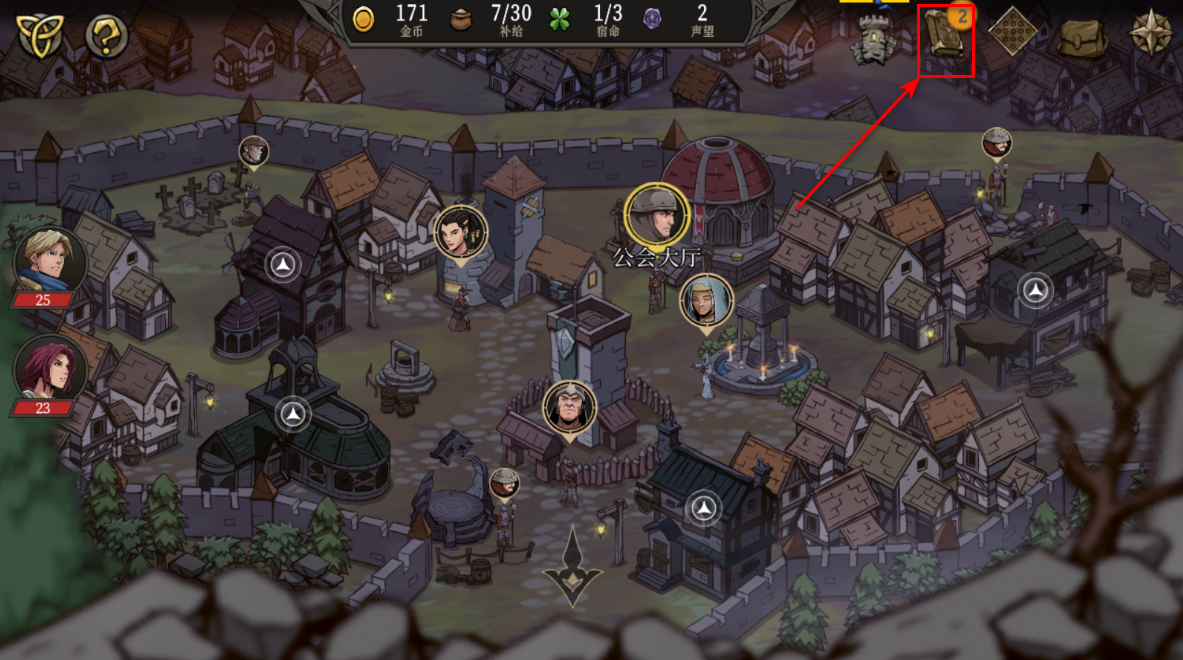Open the question mark help button
The height and width of the screenshot is (660, 1183).
pos(106,37)
